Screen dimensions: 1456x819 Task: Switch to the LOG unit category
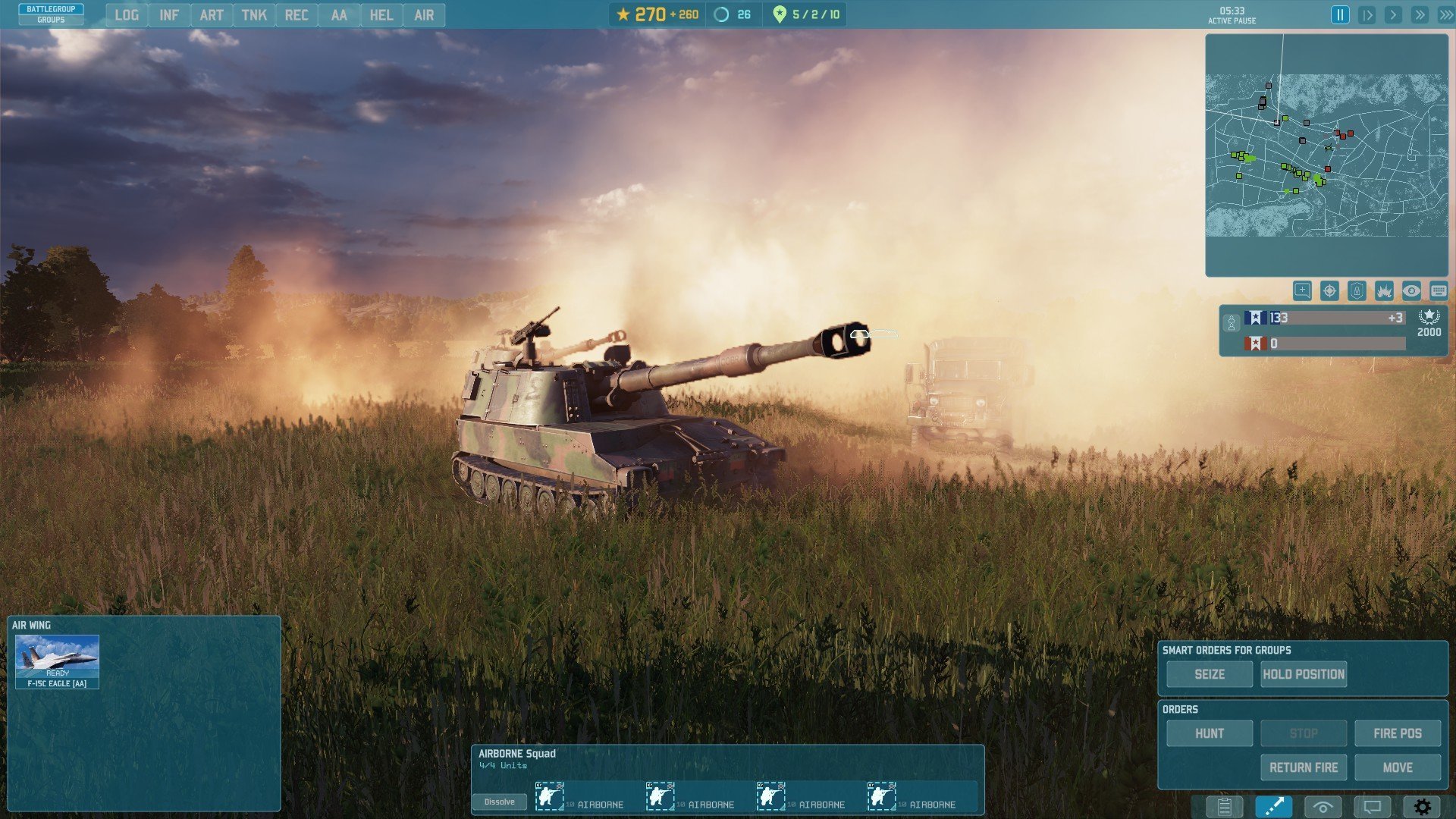coord(127,15)
